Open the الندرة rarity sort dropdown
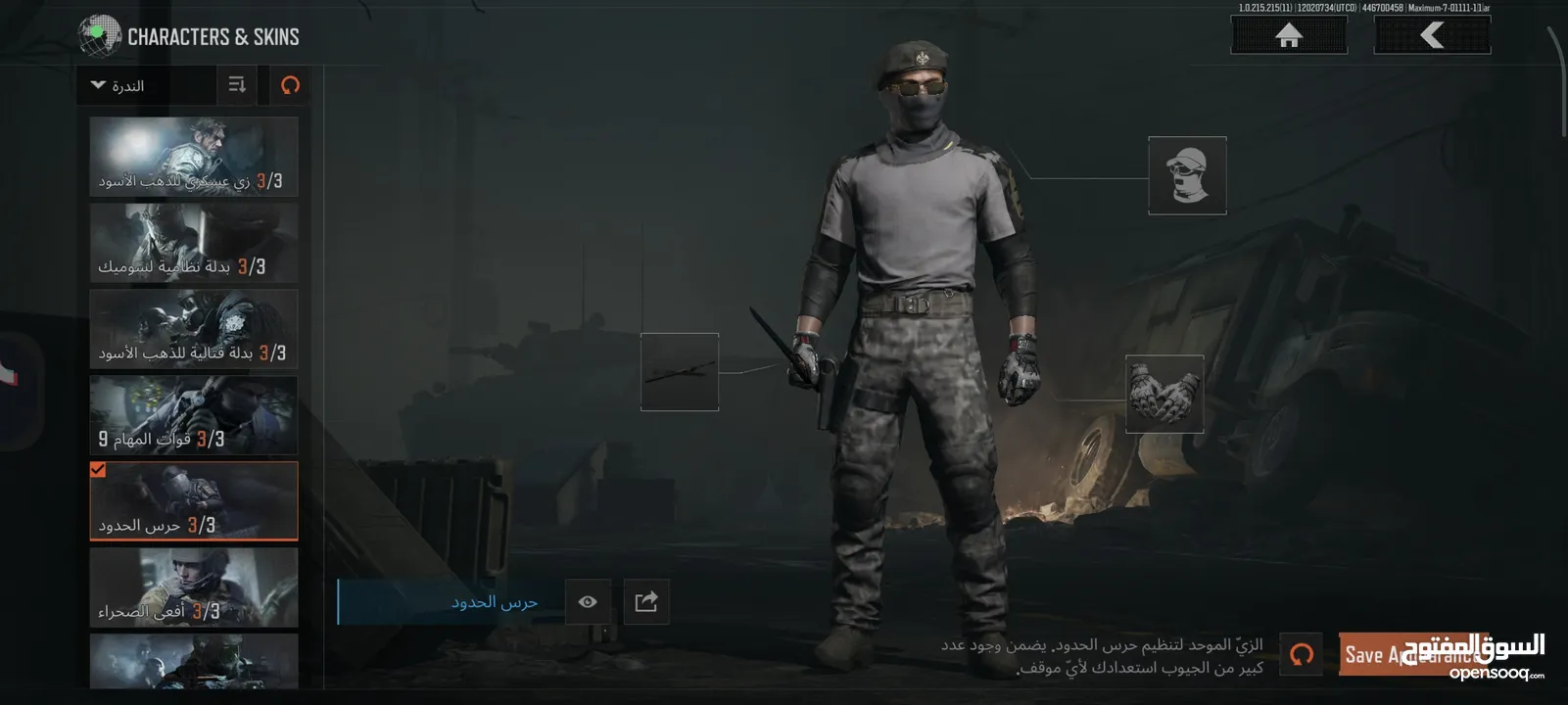Screen dimensions: 1568x705 (x=146, y=86)
